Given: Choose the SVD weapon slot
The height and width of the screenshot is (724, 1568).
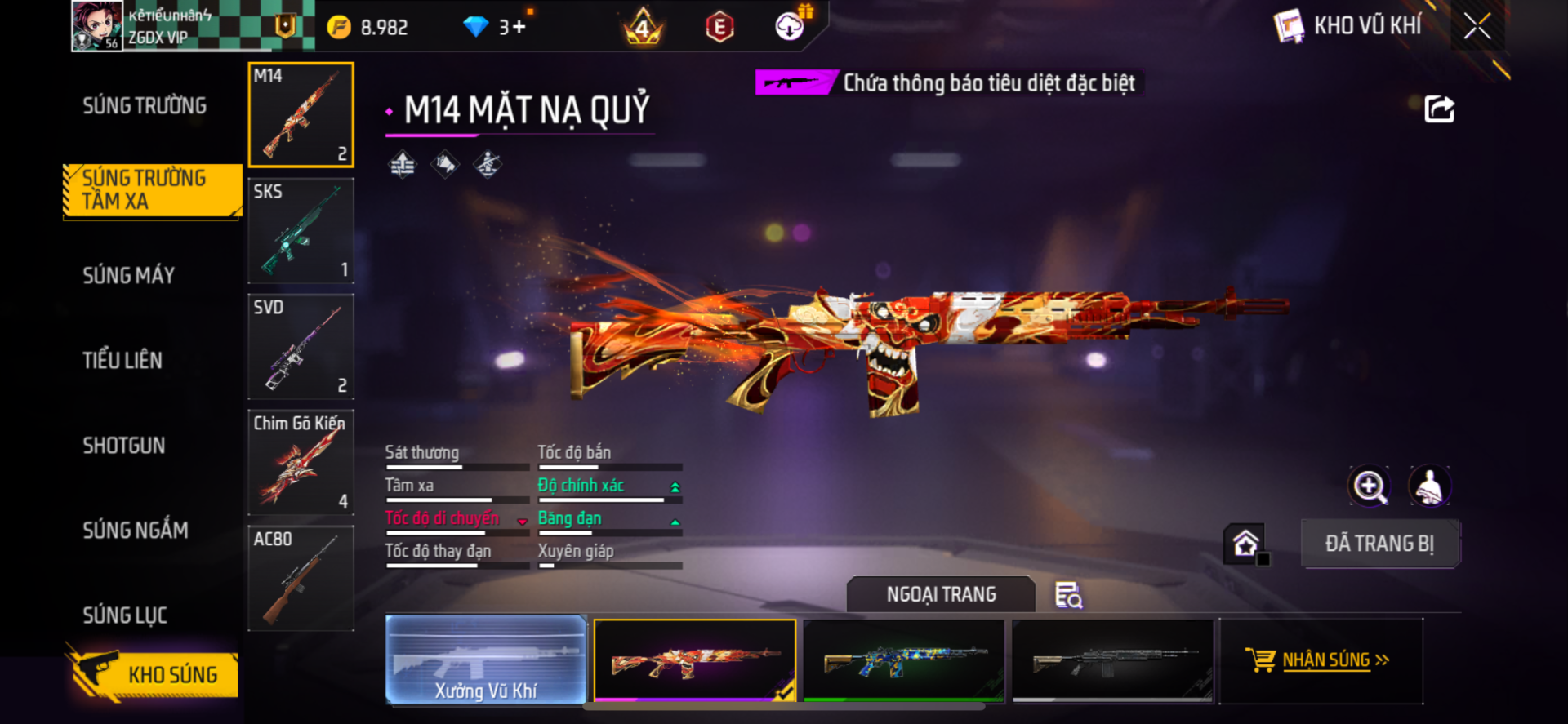Looking at the screenshot, I should click(x=301, y=347).
